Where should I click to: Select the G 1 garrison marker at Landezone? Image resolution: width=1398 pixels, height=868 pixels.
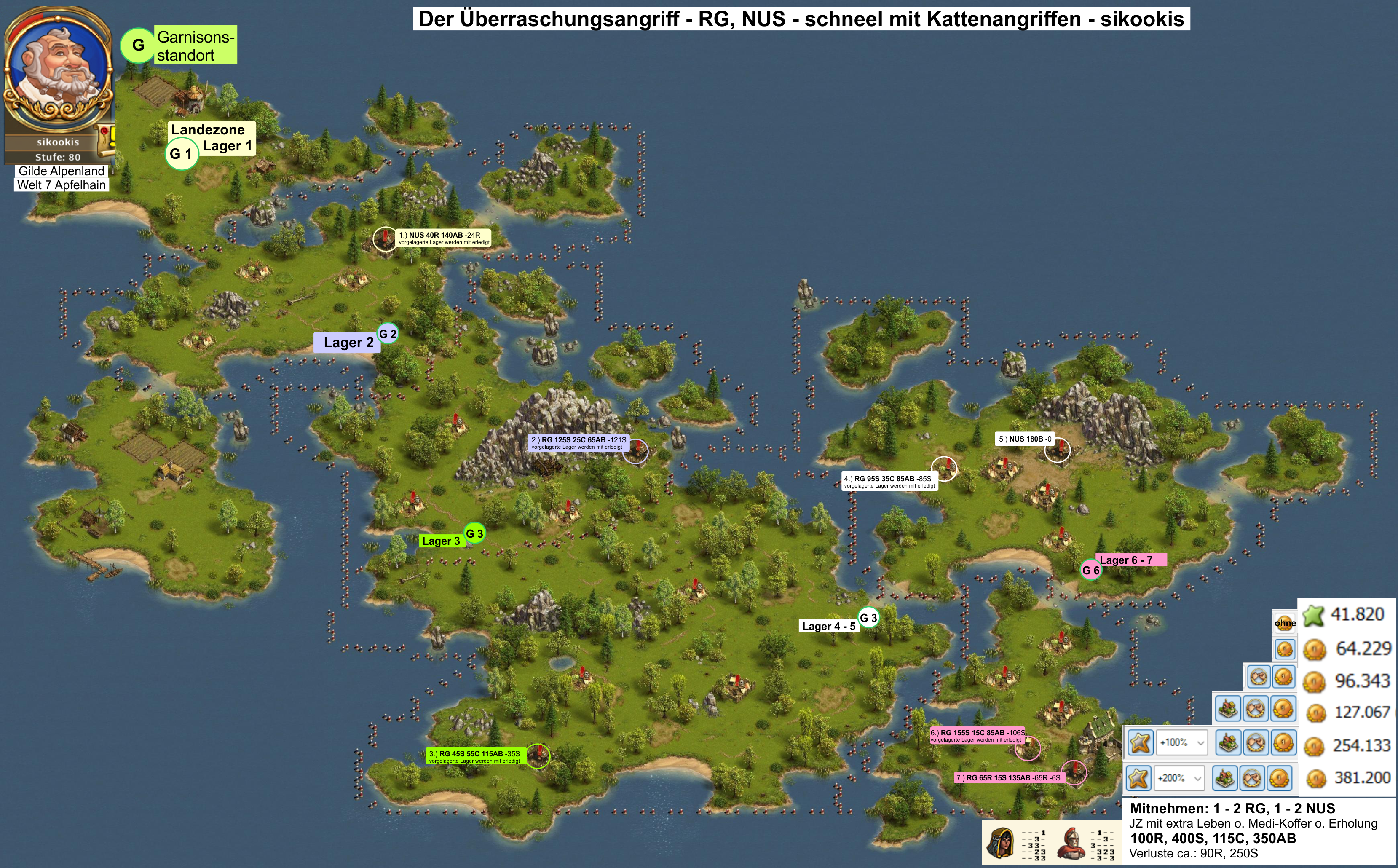pos(181,154)
